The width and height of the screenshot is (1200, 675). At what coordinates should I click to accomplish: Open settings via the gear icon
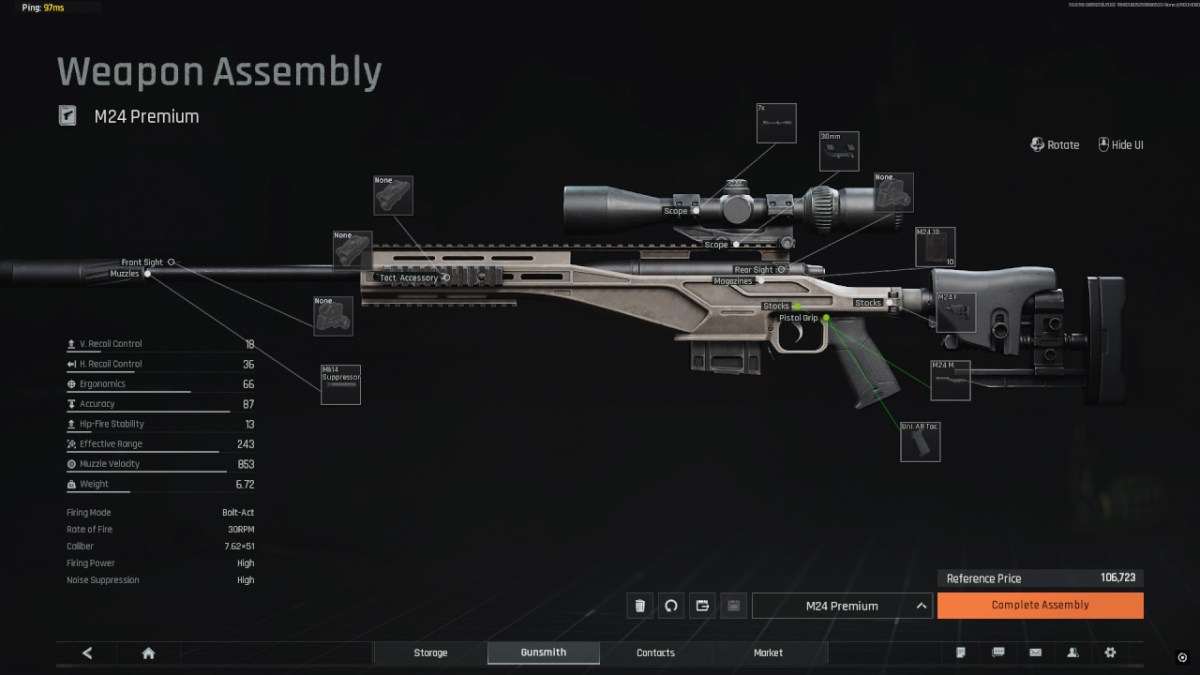pos(1109,653)
